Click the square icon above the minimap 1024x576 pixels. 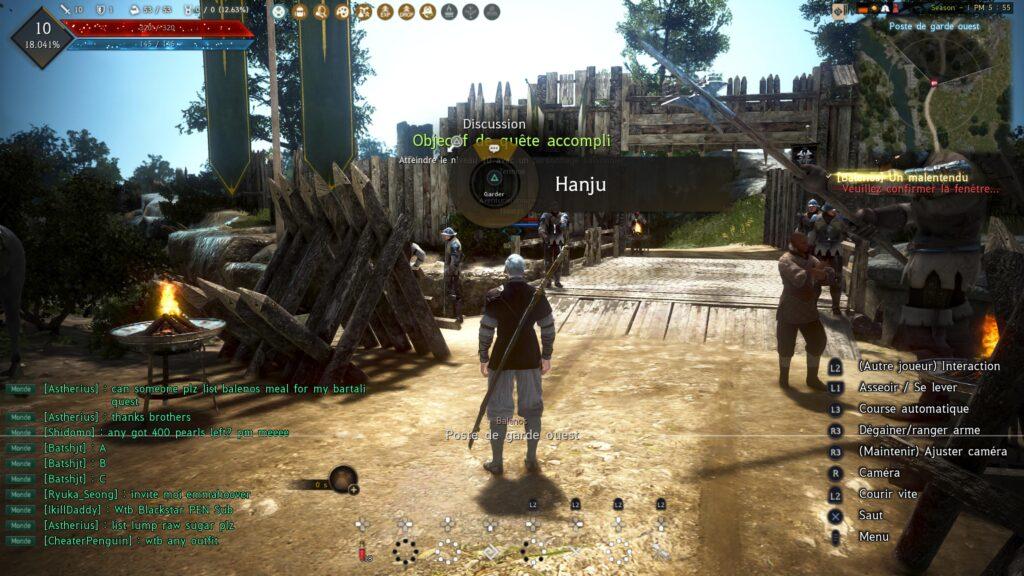(838, 10)
